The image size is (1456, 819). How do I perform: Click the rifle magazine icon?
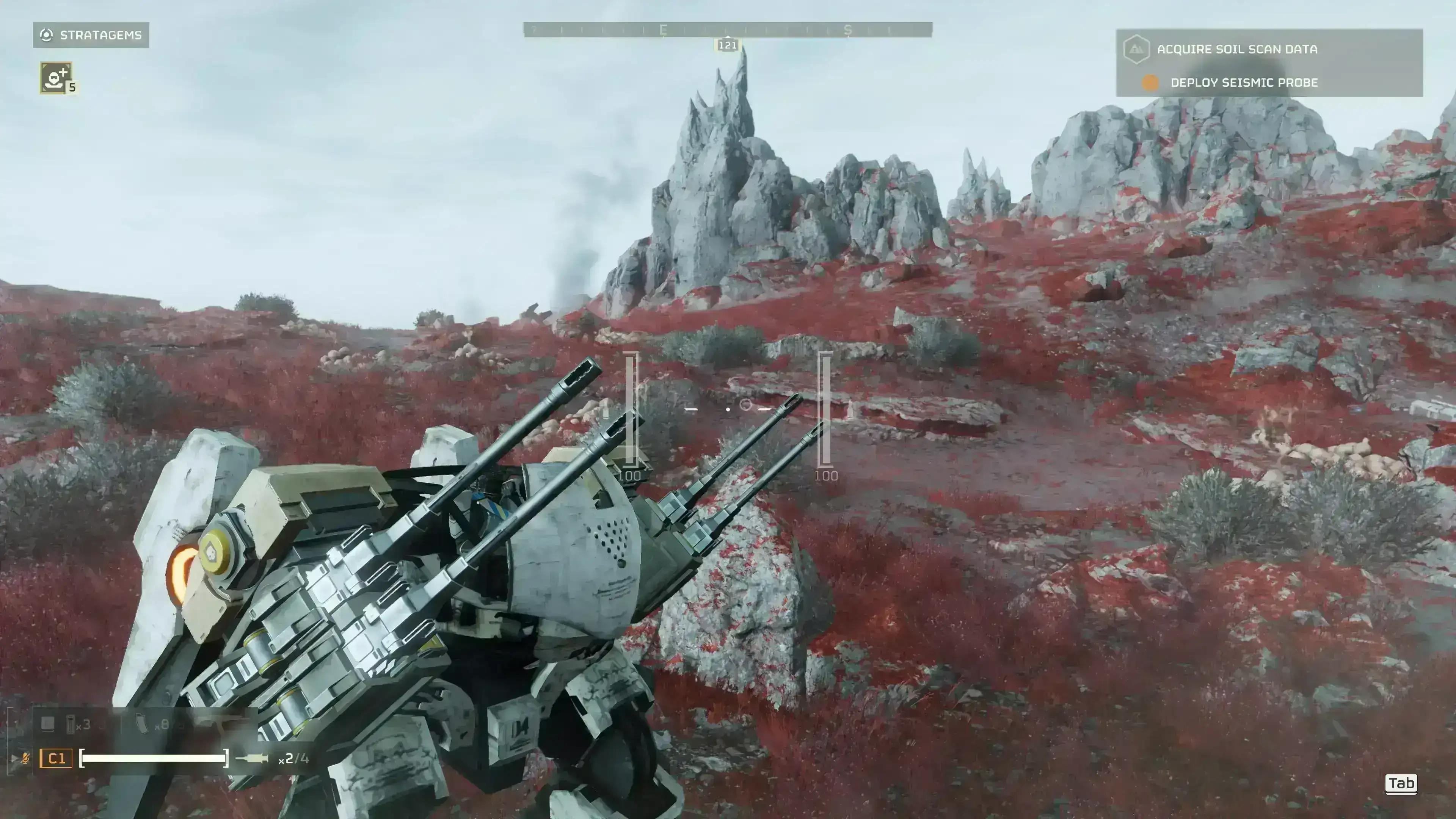(142, 724)
